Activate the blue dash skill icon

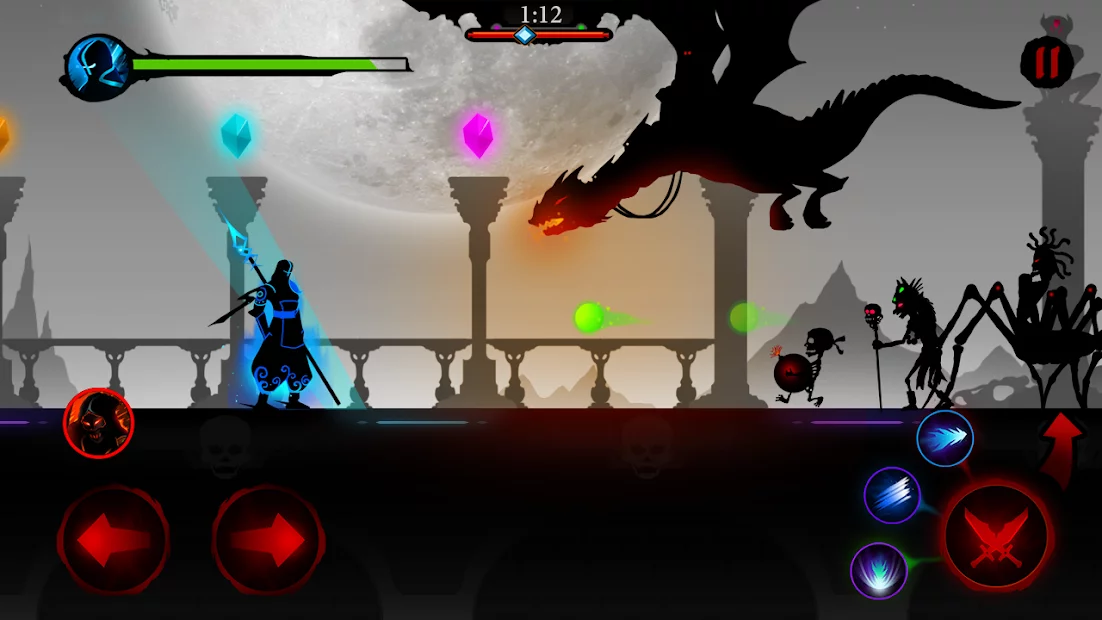(945, 438)
